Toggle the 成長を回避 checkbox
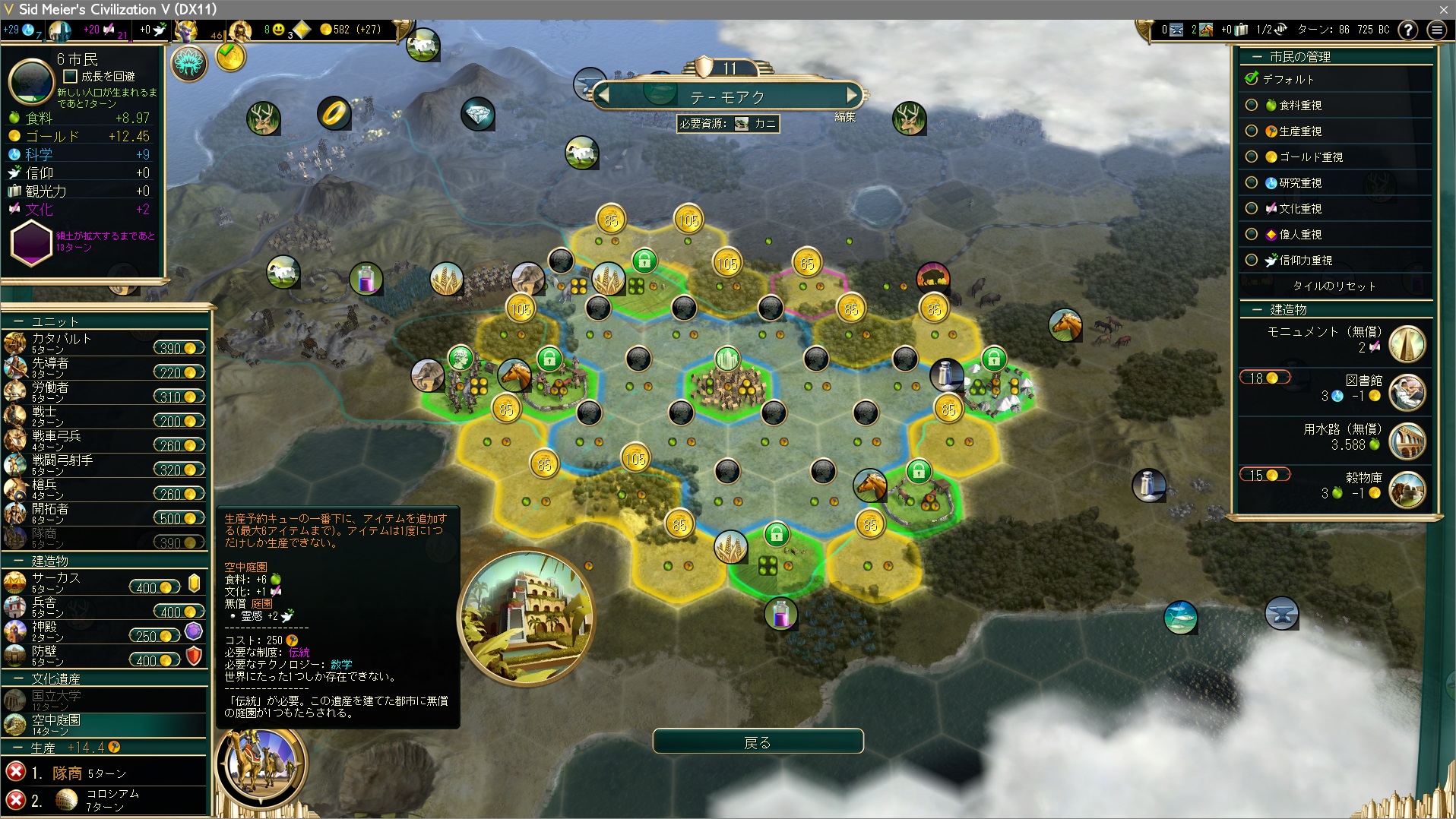Image resolution: width=1456 pixels, height=819 pixels. coord(71,77)
